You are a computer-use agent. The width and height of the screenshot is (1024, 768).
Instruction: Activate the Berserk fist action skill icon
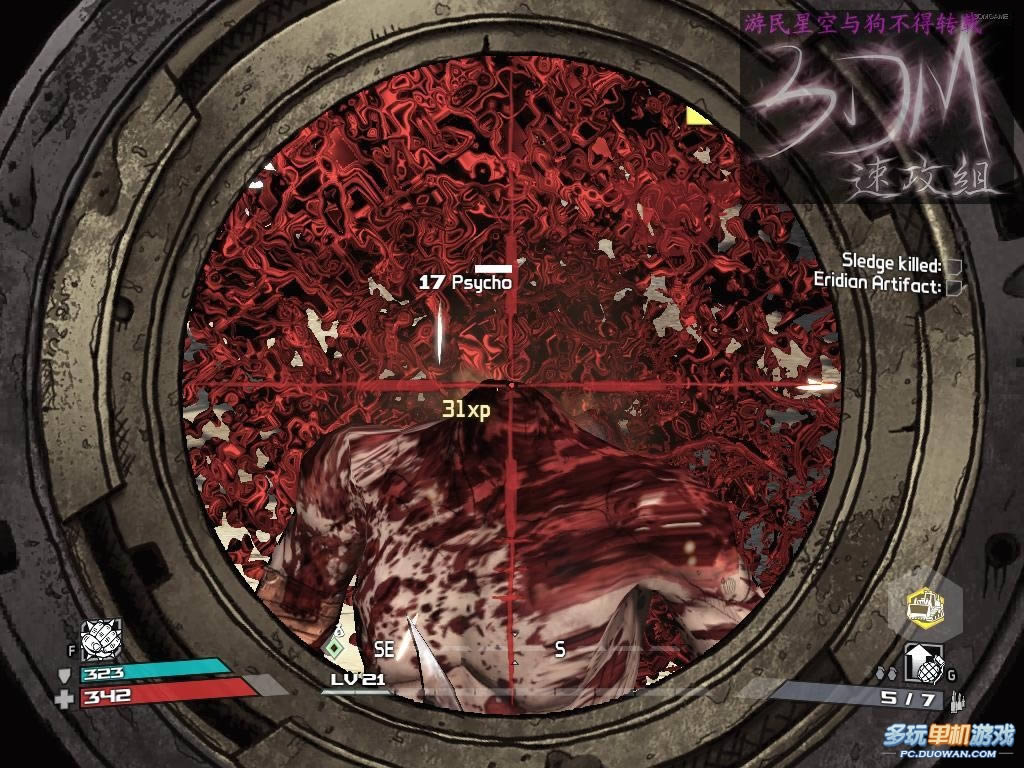101,638
